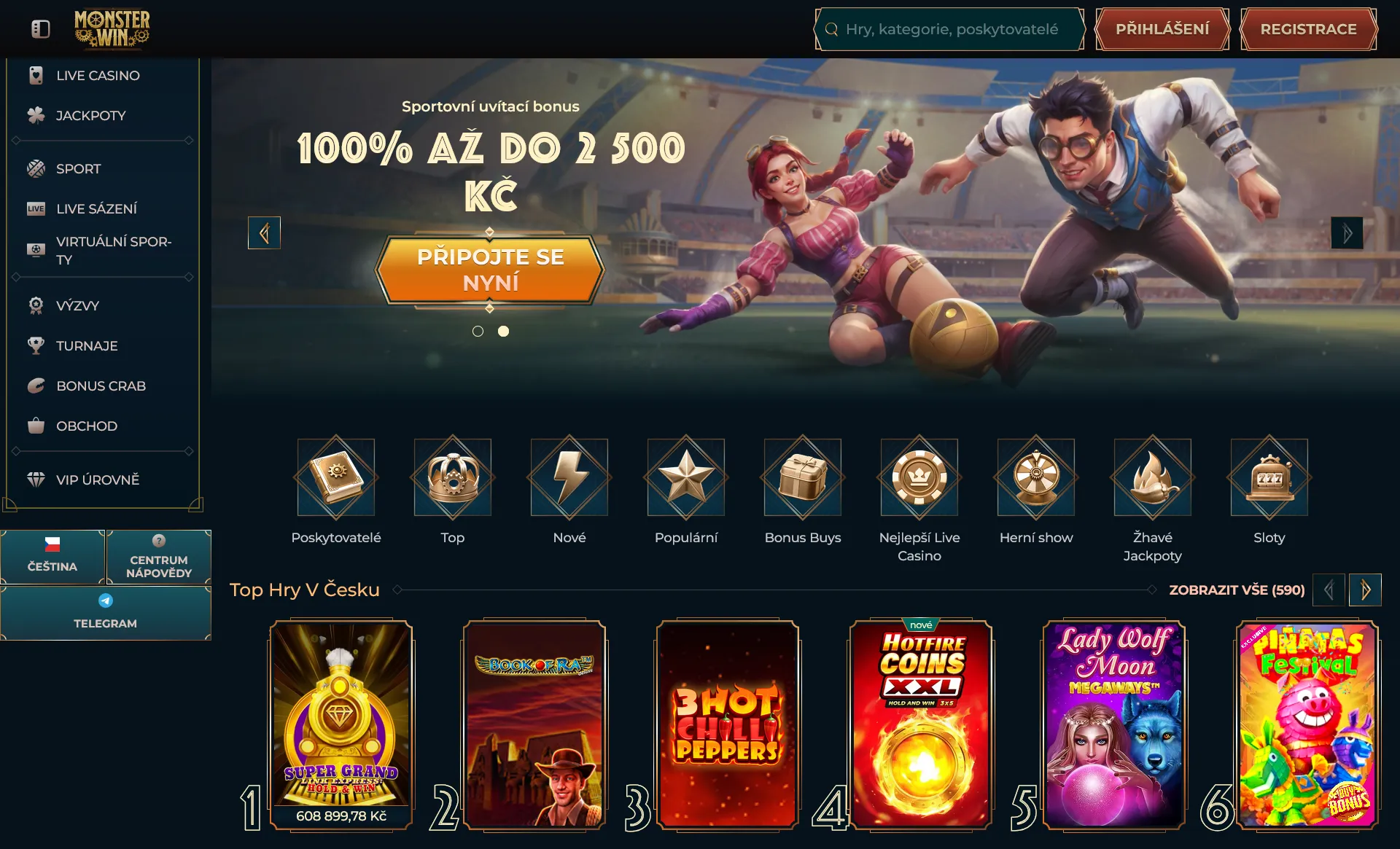Open Herní show wheel icon
1400x849 pixels.
[x=1035, y=477]
